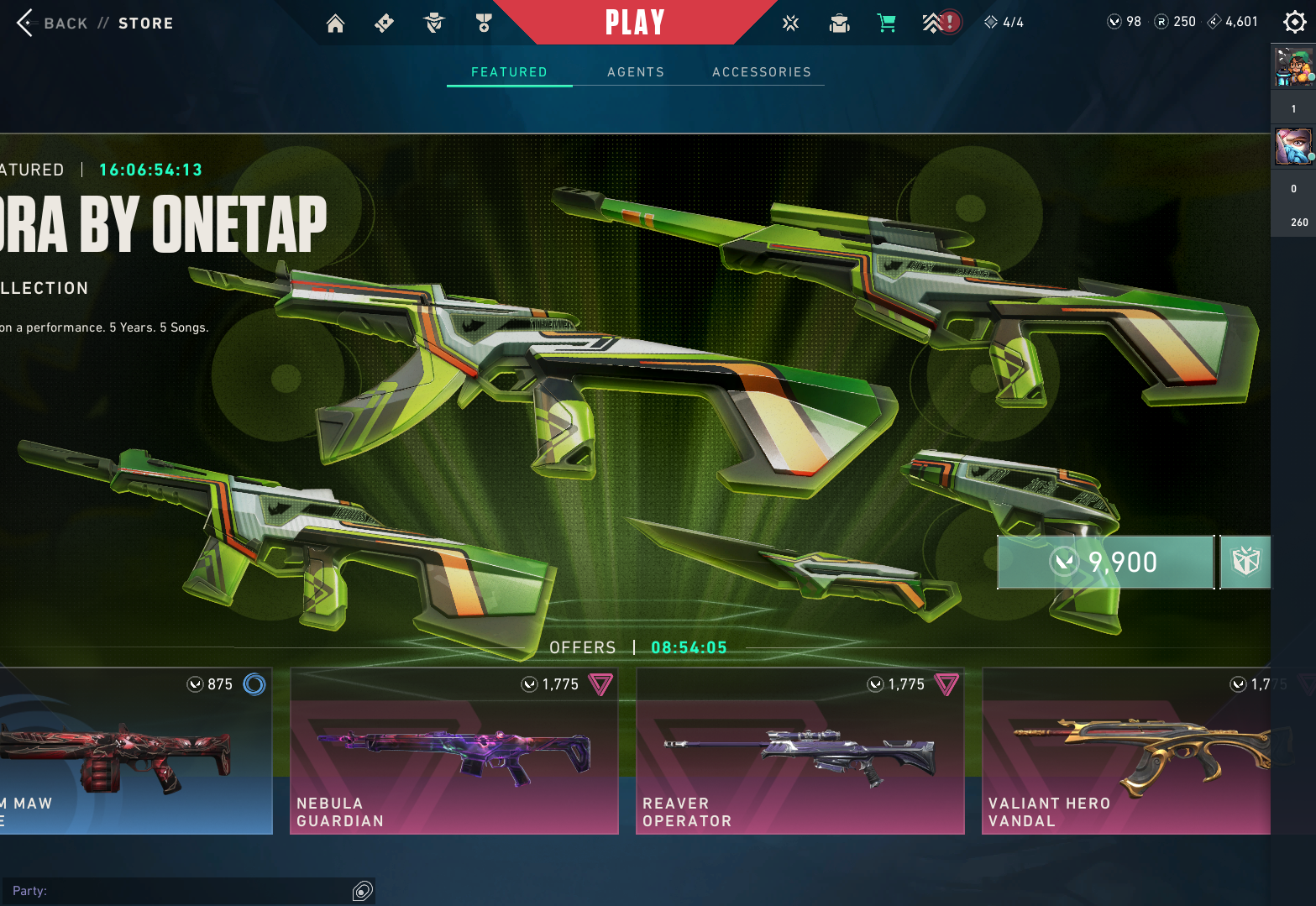Viewport: 1316px width, 906px height.
Task: Select the Valiant Hero Vandal offer
Action: (x=1125, y=752)
